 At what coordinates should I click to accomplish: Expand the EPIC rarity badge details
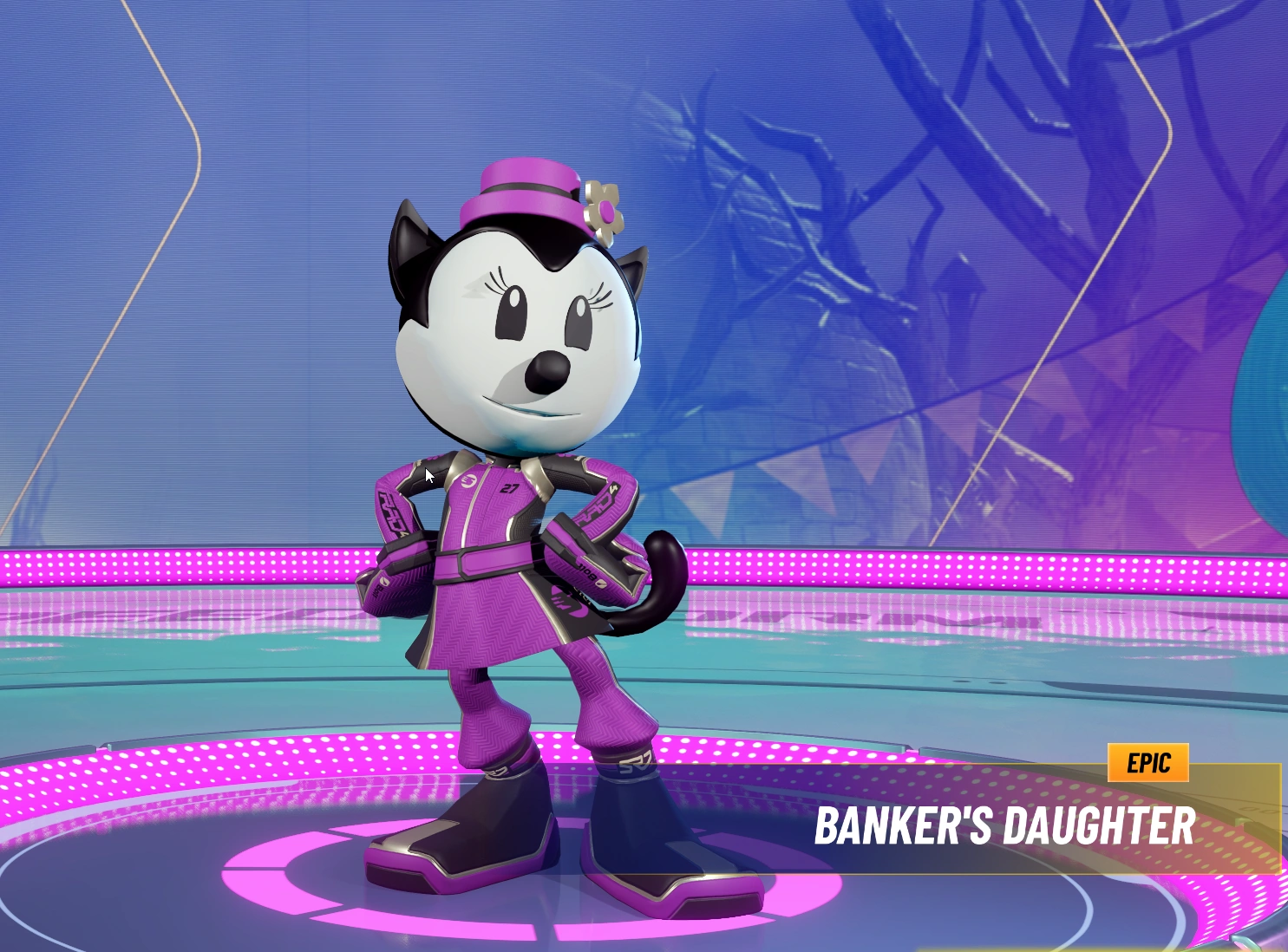tap(1147, 763)
